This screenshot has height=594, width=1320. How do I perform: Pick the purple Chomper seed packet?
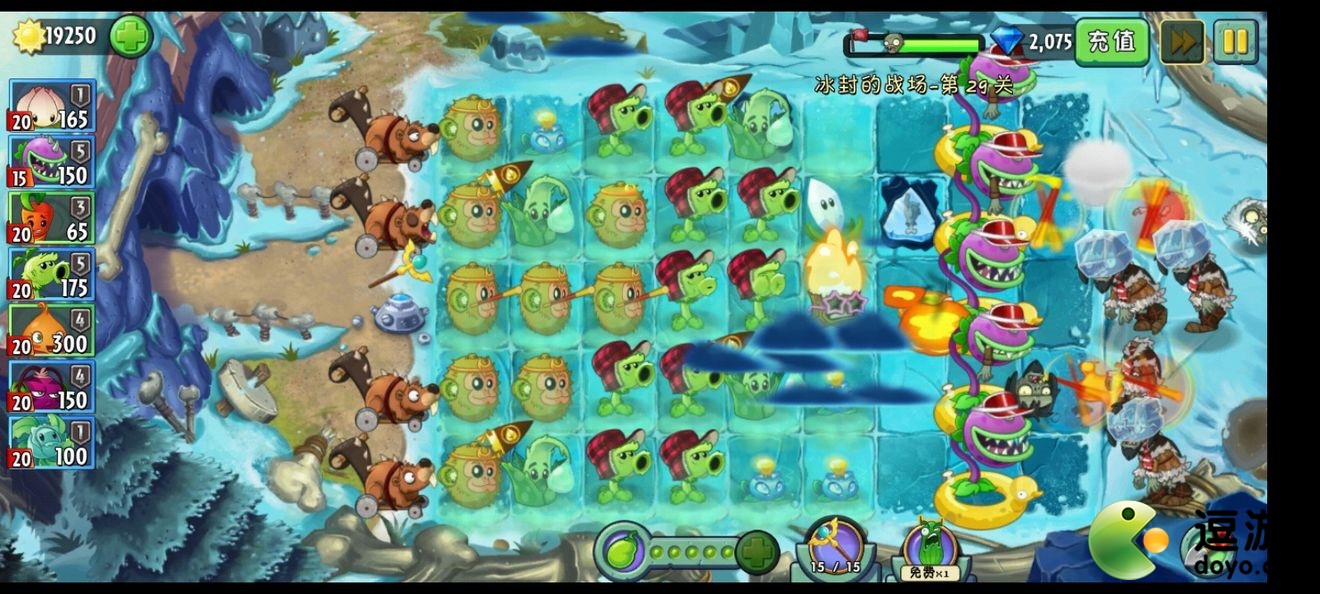[x=53, y=162]
